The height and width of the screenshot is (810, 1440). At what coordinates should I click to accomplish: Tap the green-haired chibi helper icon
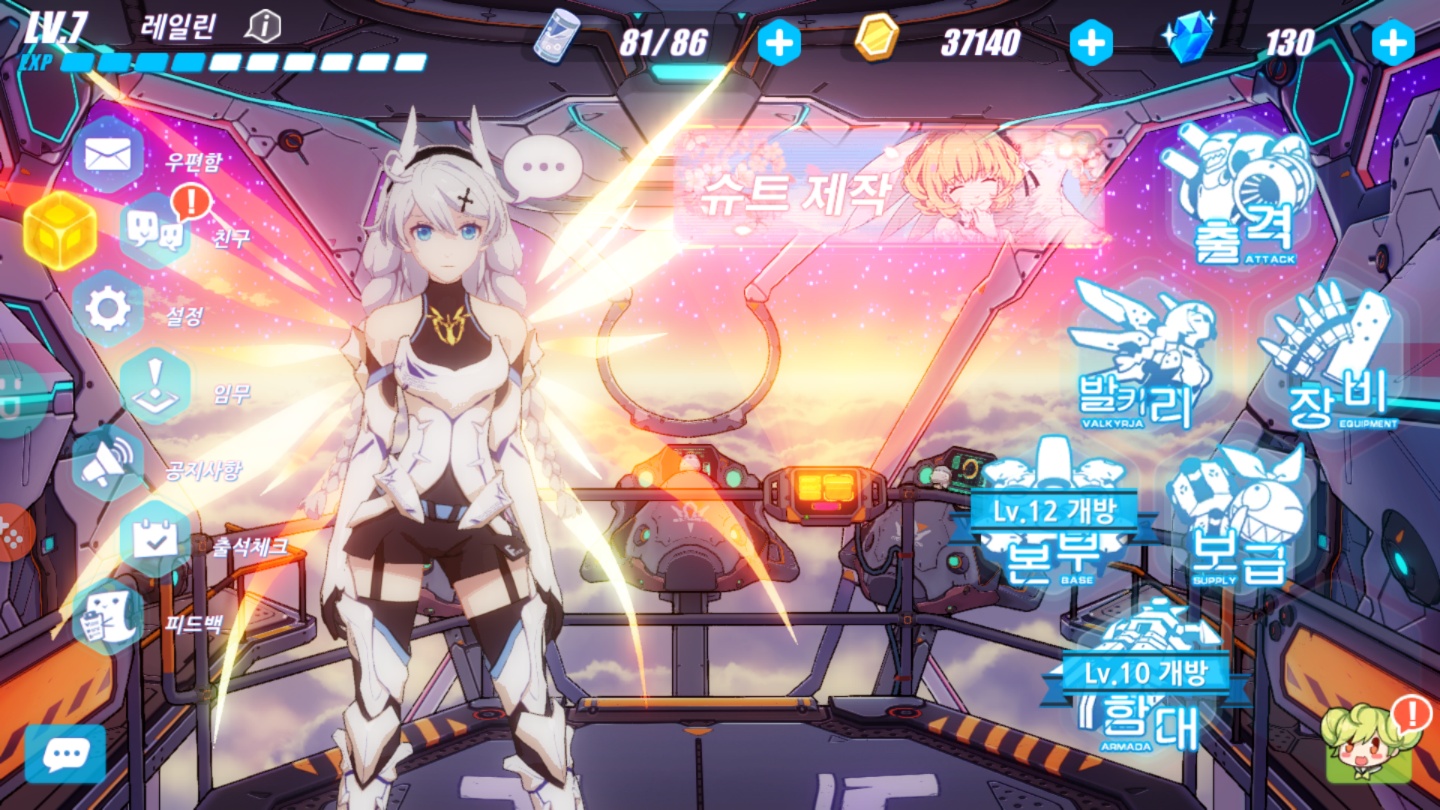click(x=1367, y=744)
